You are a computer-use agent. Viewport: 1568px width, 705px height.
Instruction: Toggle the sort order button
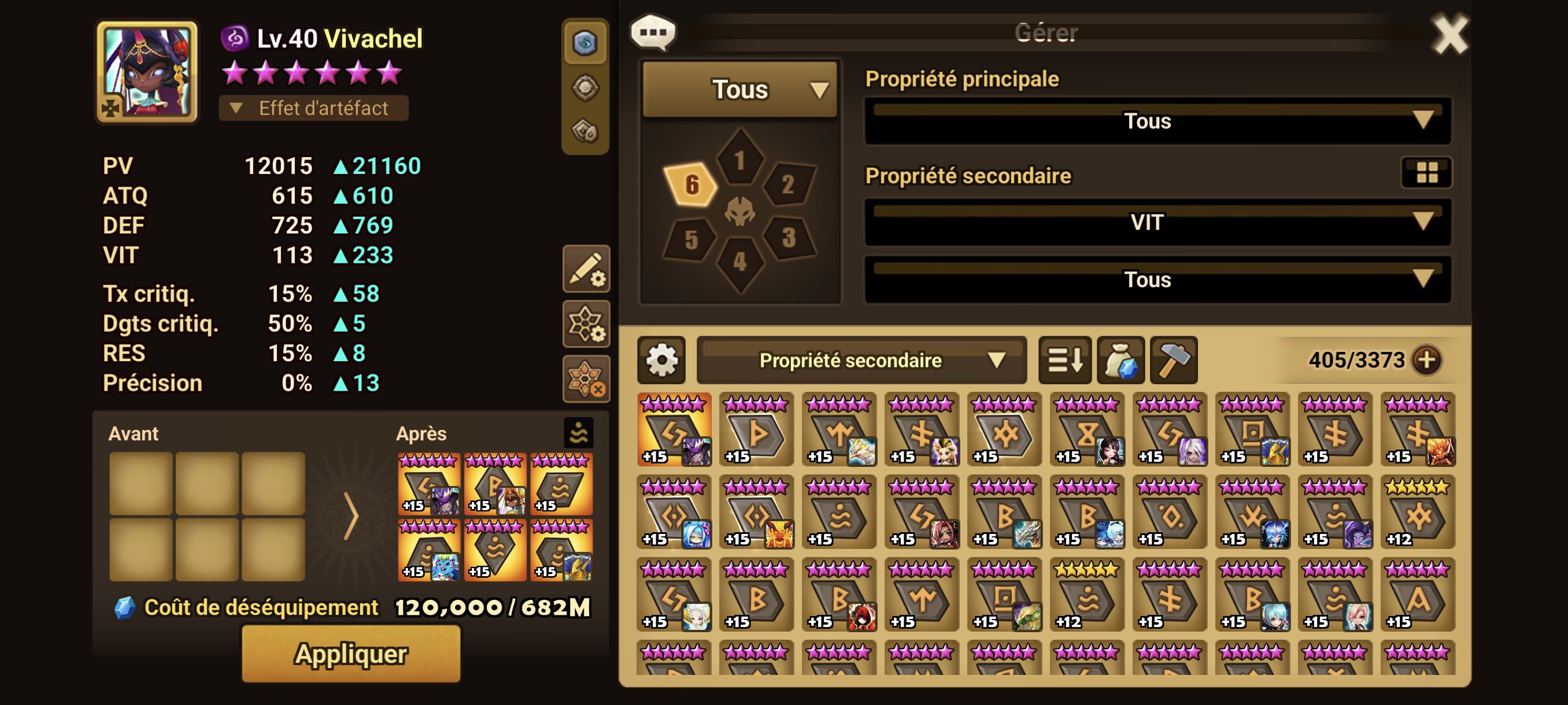[1064, 360]
